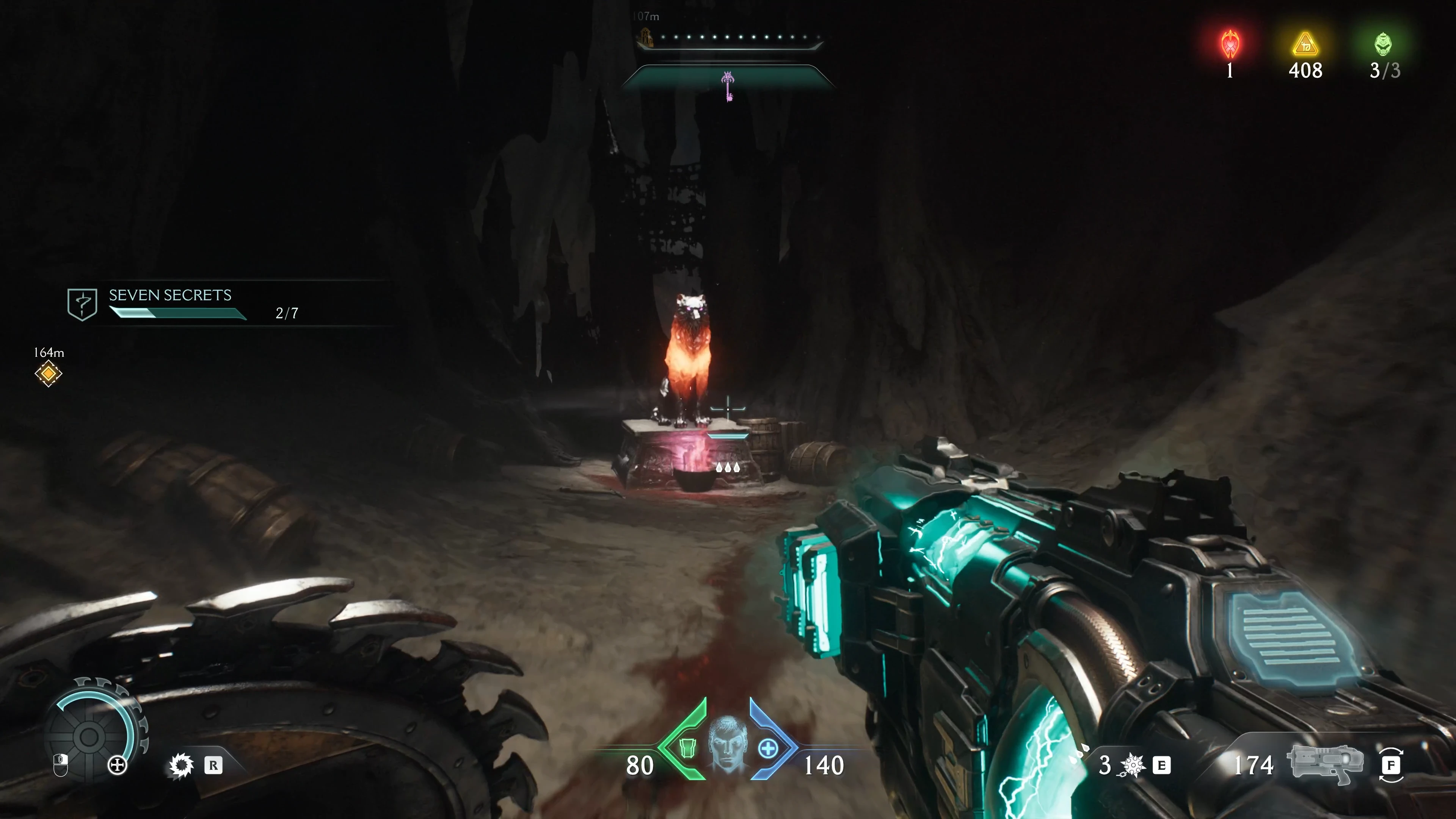Screen dimensions: 1456x819
Task: Select the Seven Secrets challenge tracker
Action: click(x=169, y=304)
